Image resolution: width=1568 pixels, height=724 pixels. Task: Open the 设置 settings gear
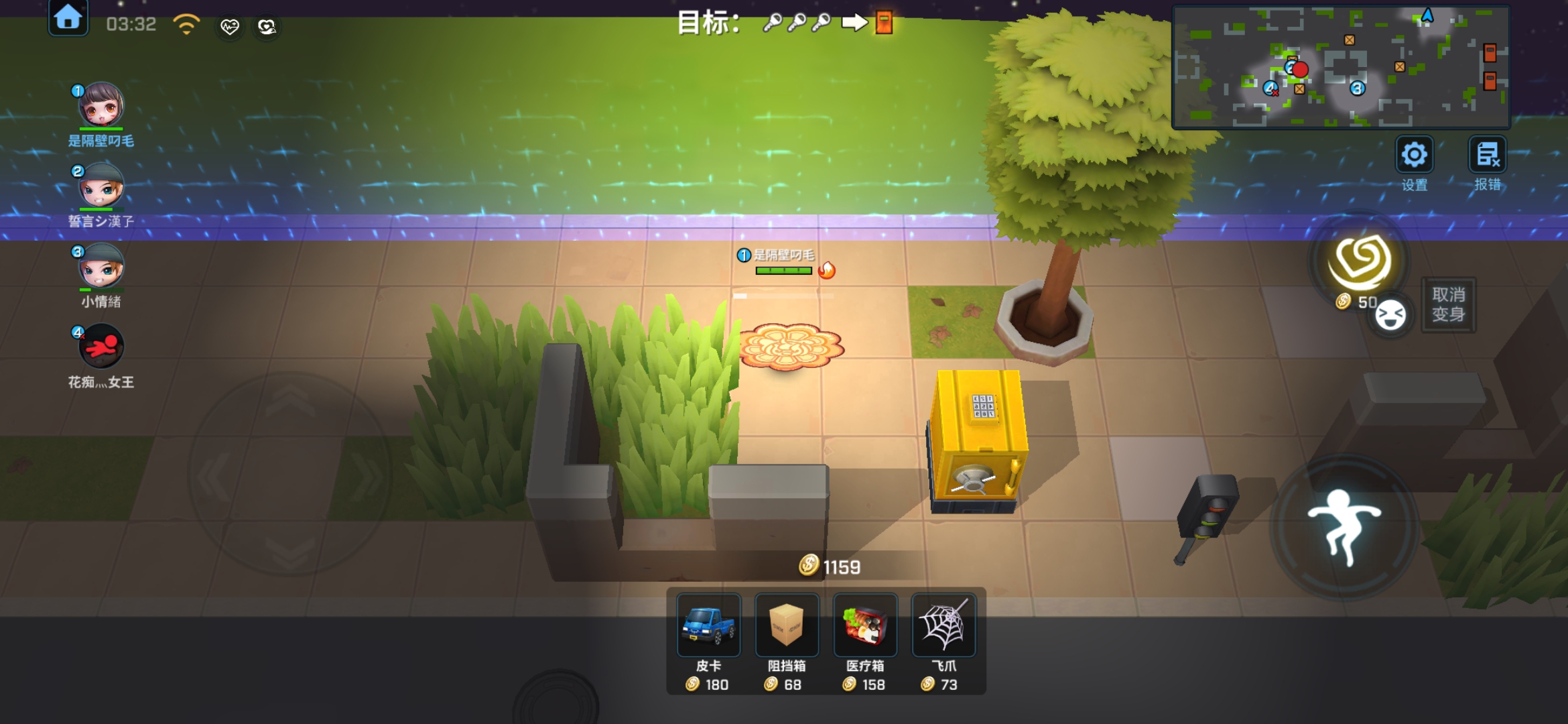(1414, 156)
